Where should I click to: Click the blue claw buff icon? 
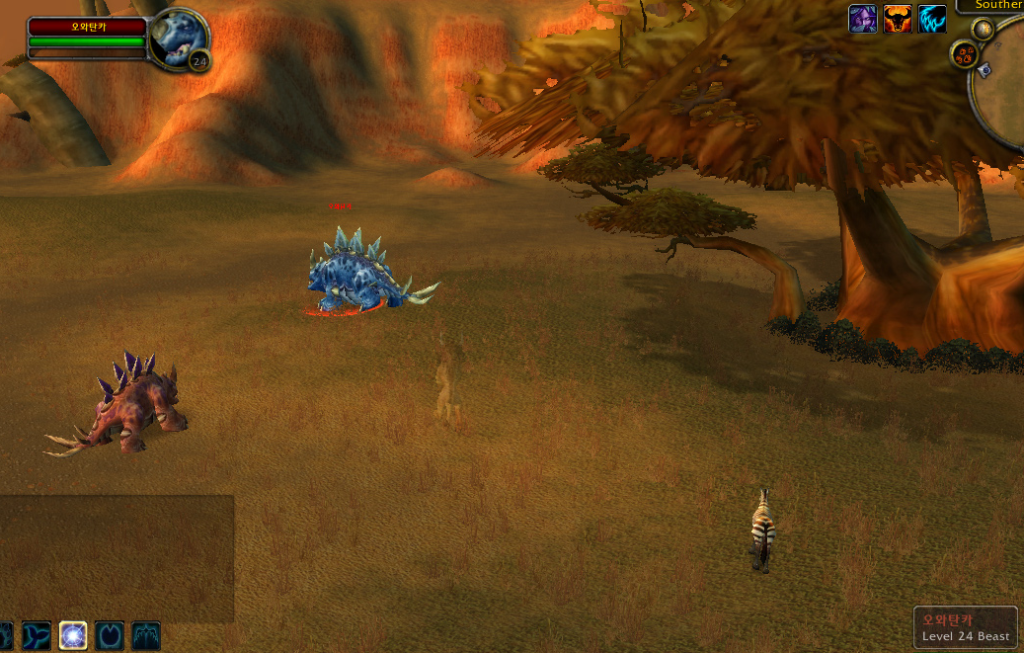932,19
